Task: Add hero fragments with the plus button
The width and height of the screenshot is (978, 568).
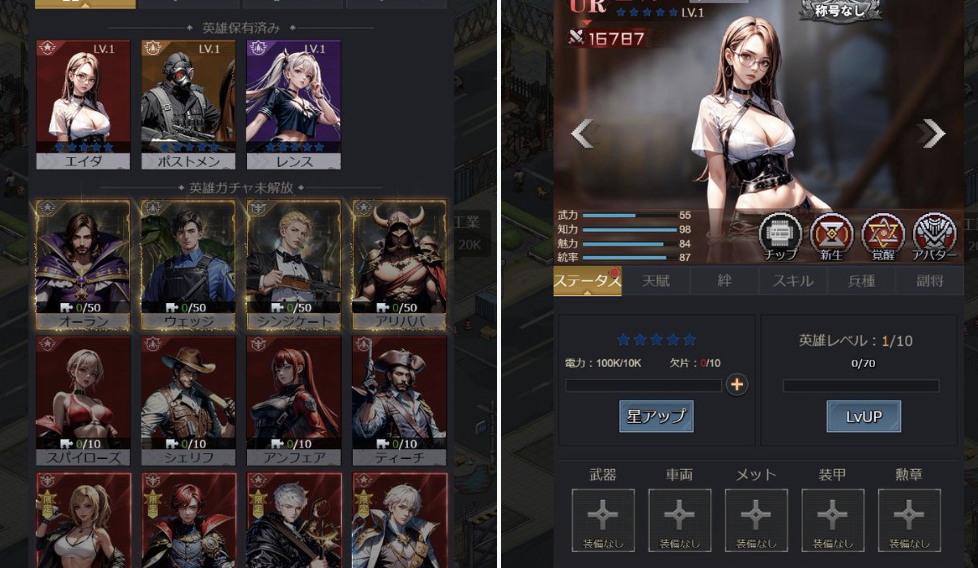Action: (x=737, y=385)
